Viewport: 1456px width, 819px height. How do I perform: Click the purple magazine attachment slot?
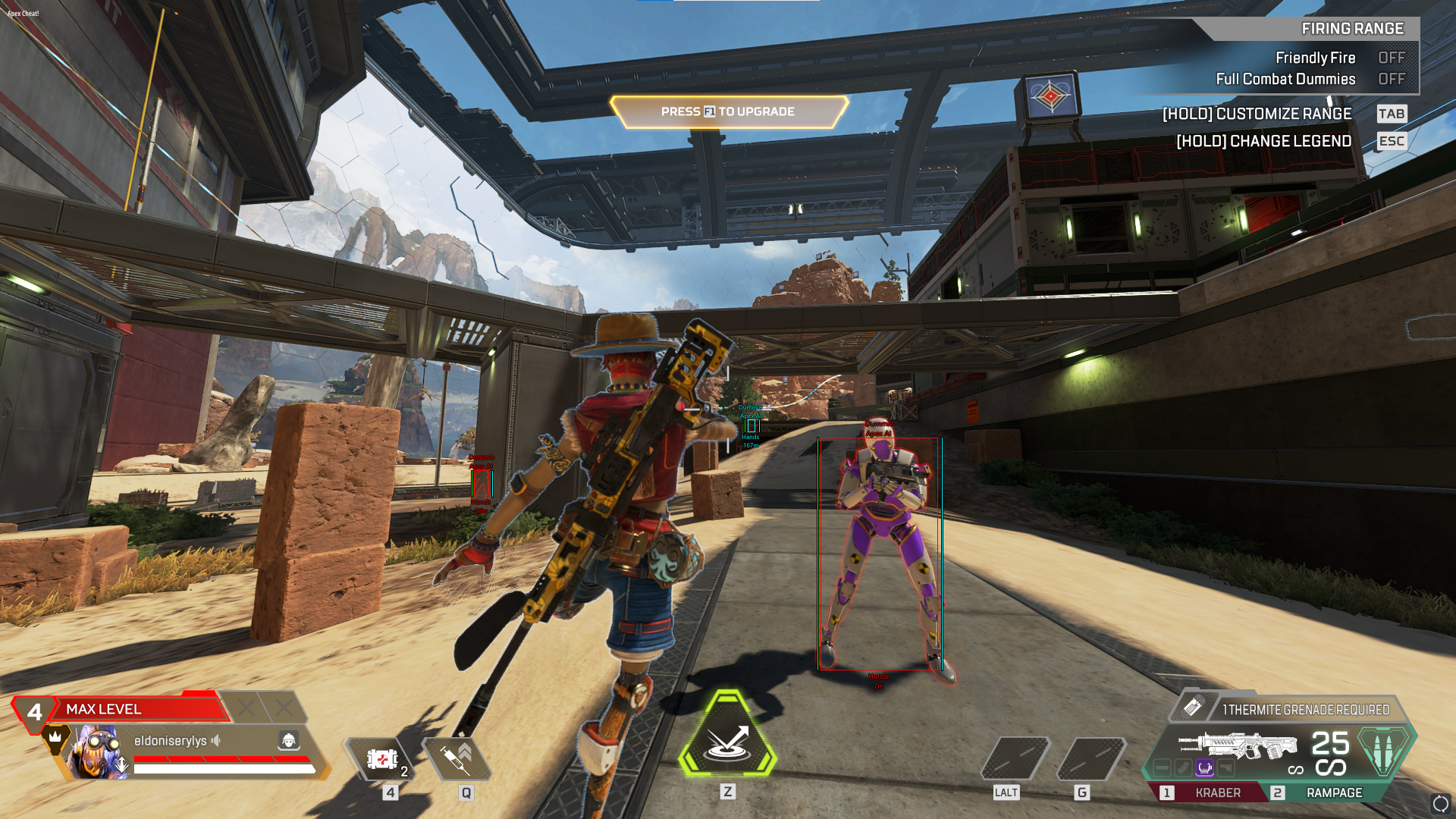click(x=1204, y=768)
